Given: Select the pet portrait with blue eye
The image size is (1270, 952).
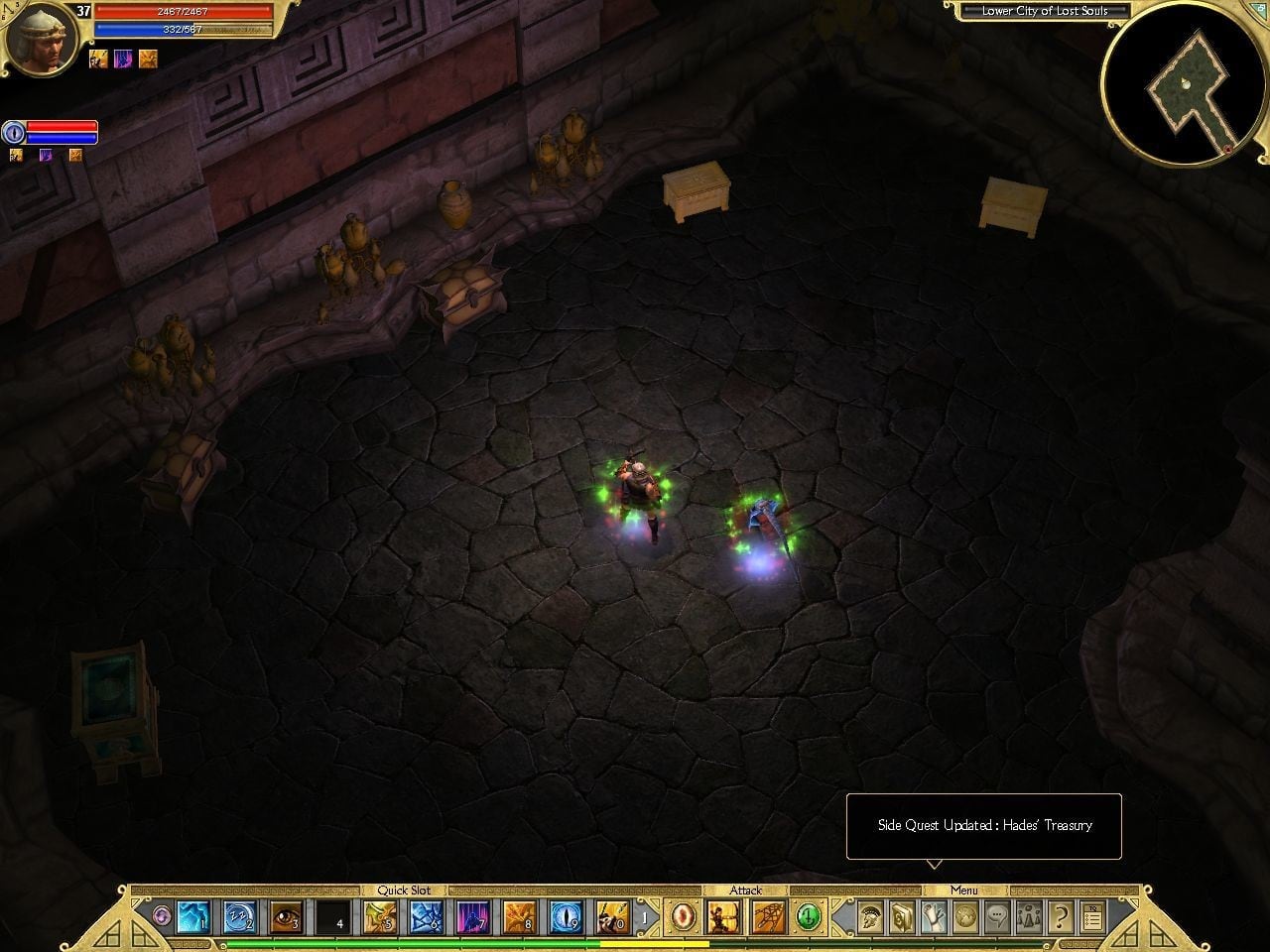Looking at the screenshot, I should tap(14, 132).
